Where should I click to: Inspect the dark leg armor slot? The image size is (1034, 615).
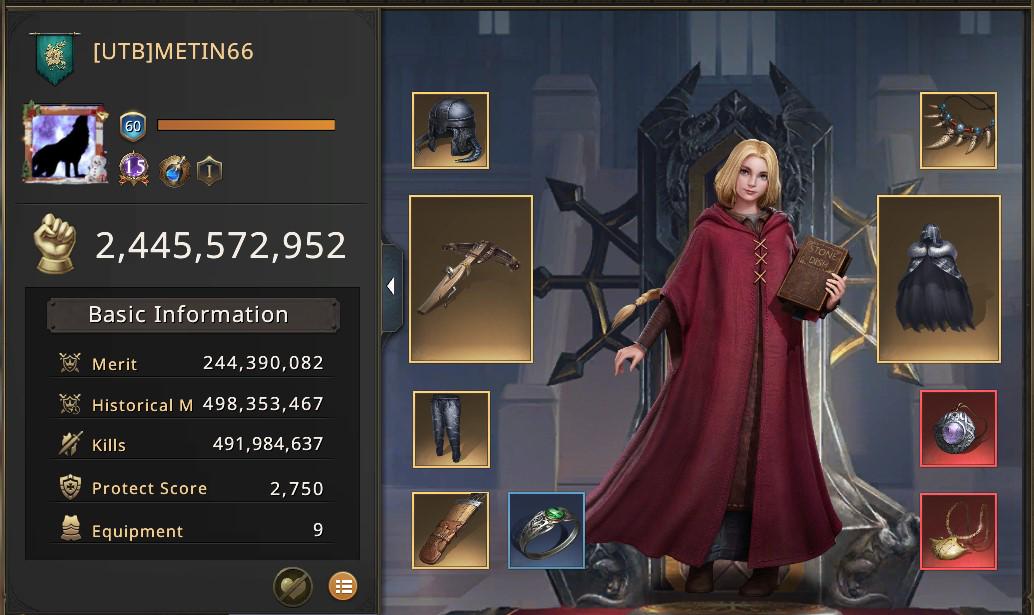pyautogui.click(x=451, y=429)
